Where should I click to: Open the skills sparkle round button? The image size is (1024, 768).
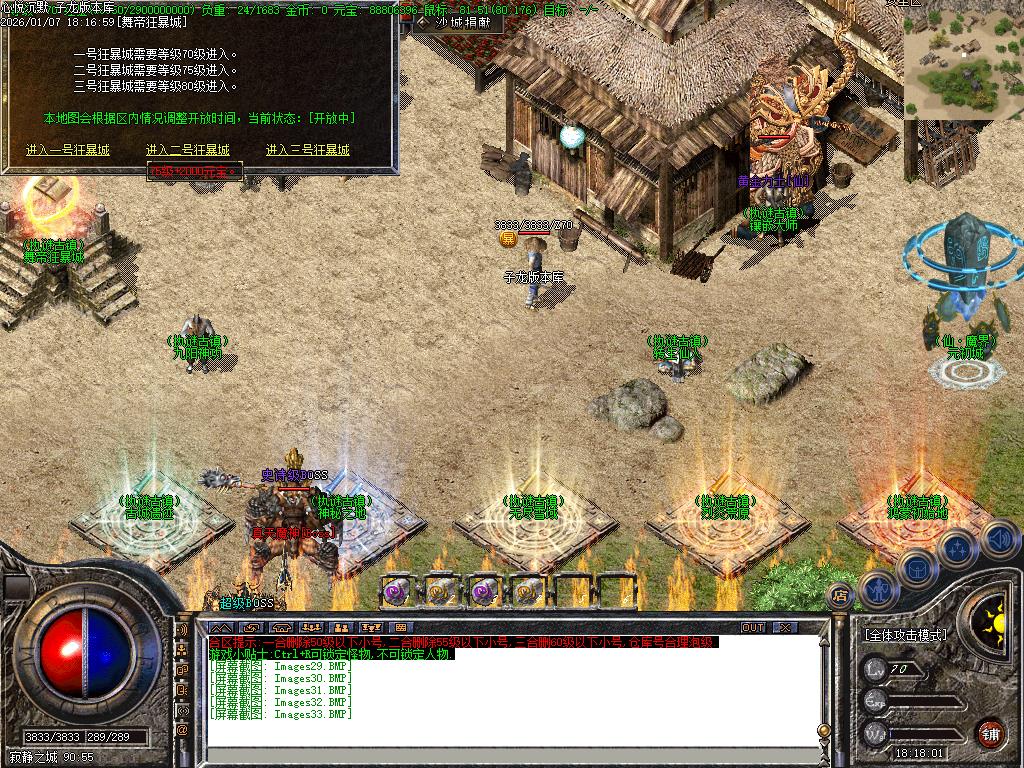tap(957, 548)
